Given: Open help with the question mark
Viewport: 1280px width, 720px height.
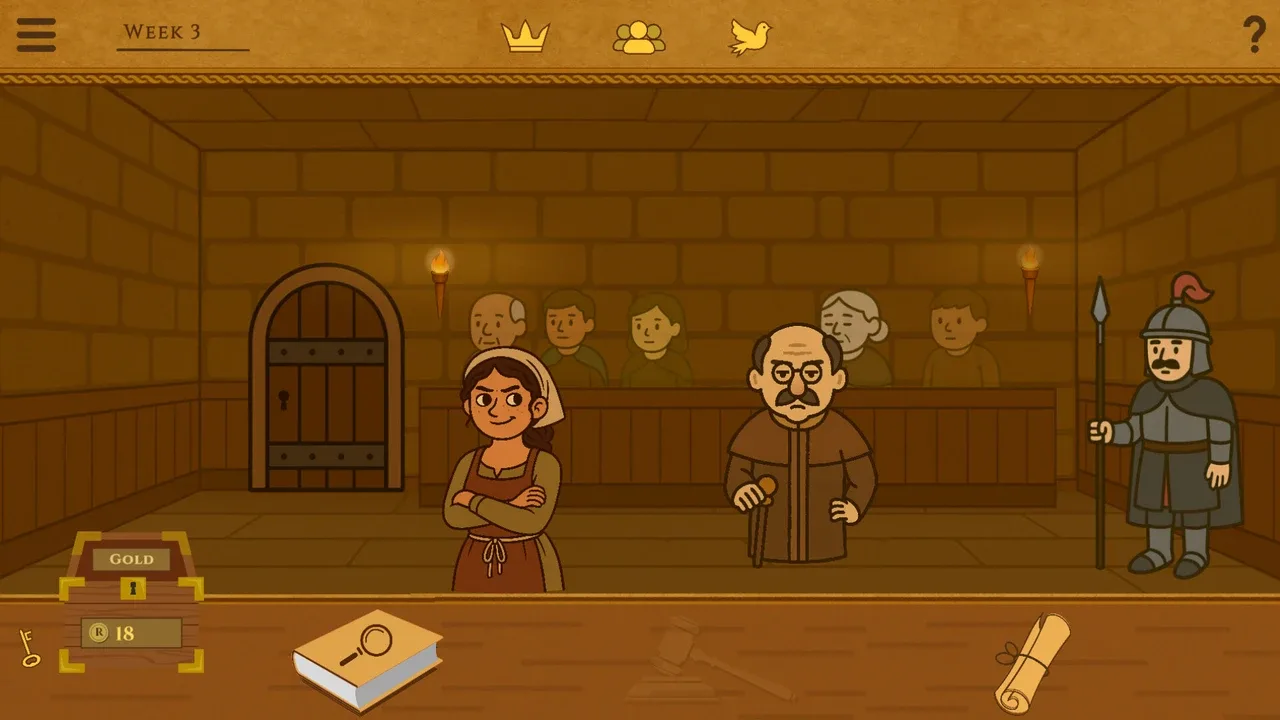Looking at the screenshot, I should click(1254, 35).
